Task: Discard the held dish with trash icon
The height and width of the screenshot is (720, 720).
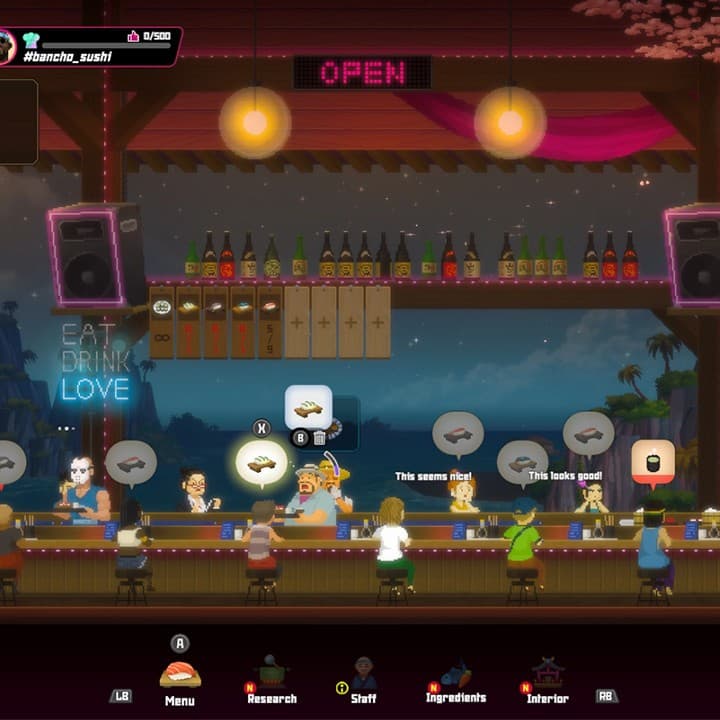Action: pos(320,438)
